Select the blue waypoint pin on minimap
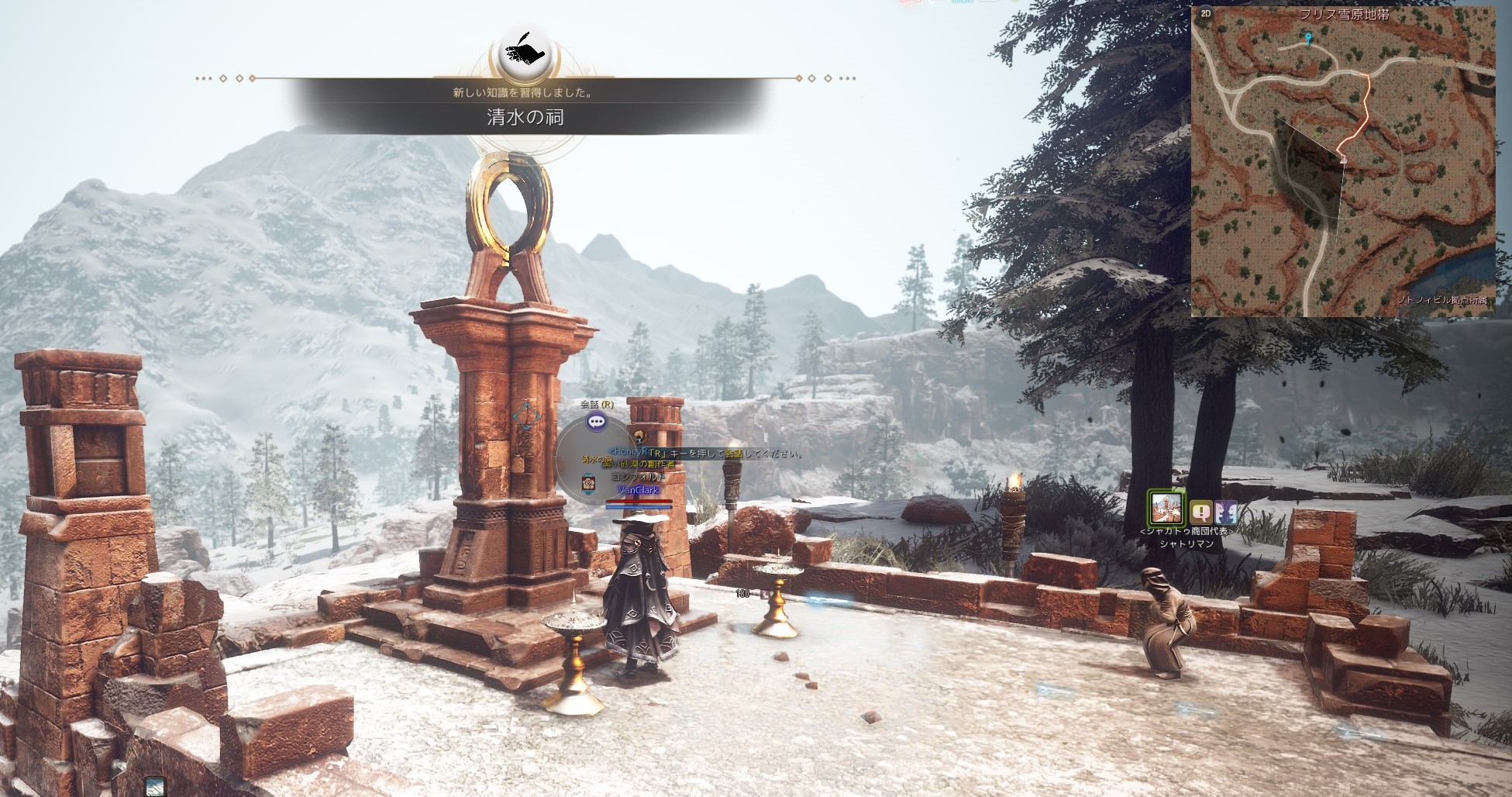Screen dimensions: 1512x797 (1308, 38)
